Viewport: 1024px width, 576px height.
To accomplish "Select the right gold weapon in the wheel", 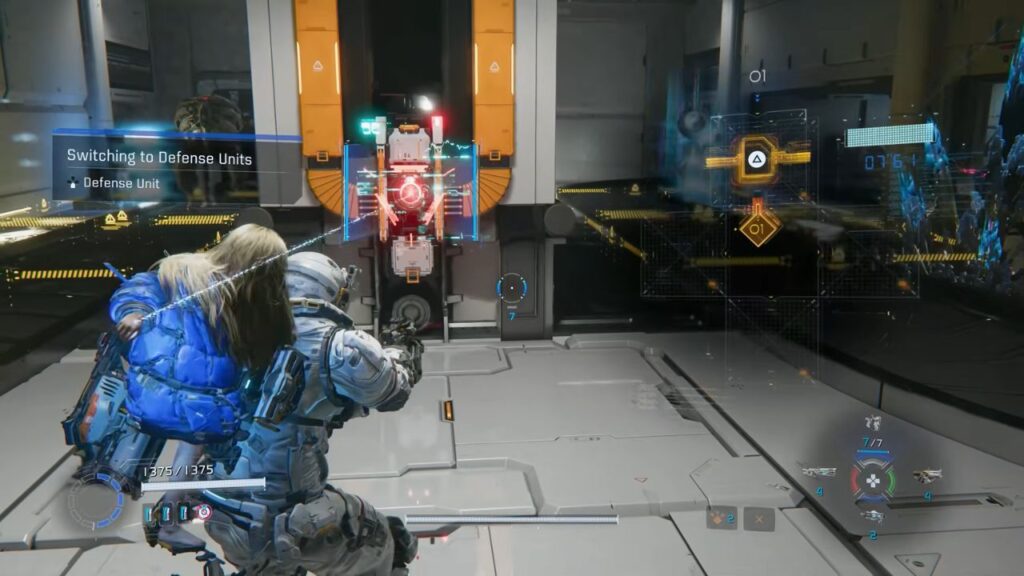I will 928,474.
